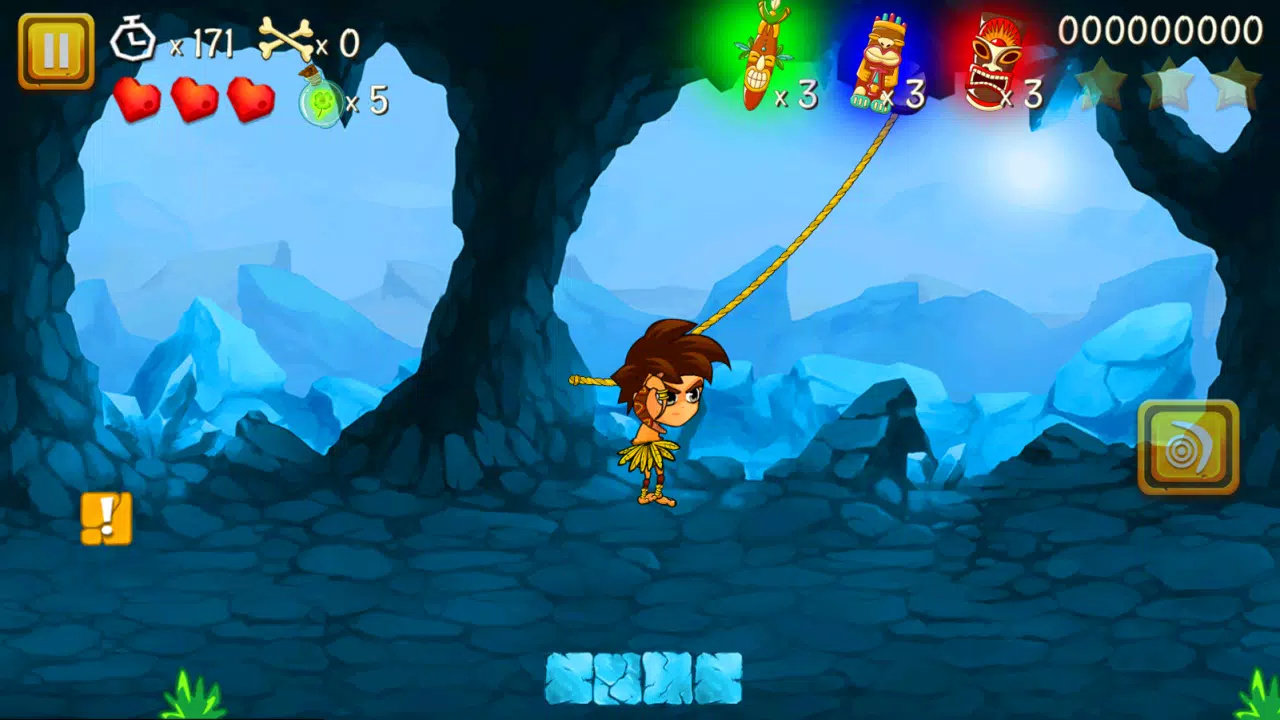The height and width of the screenshot is (720, 1280).
Task: Activate the spin attack ability button
Action: (x=1191, y=446)
